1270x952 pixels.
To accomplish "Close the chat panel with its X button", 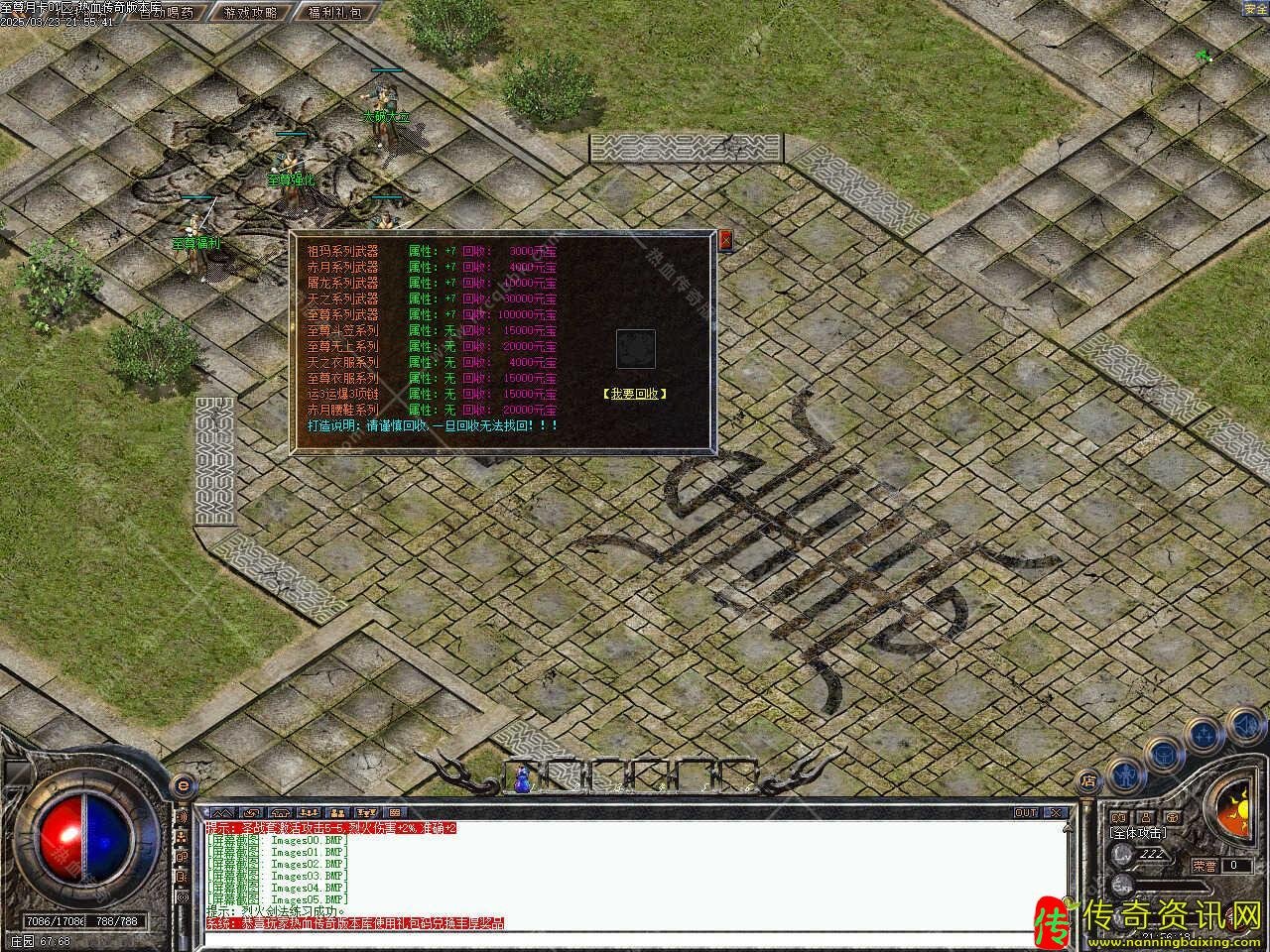I will pyautogui.click(x=1057, y=813).
